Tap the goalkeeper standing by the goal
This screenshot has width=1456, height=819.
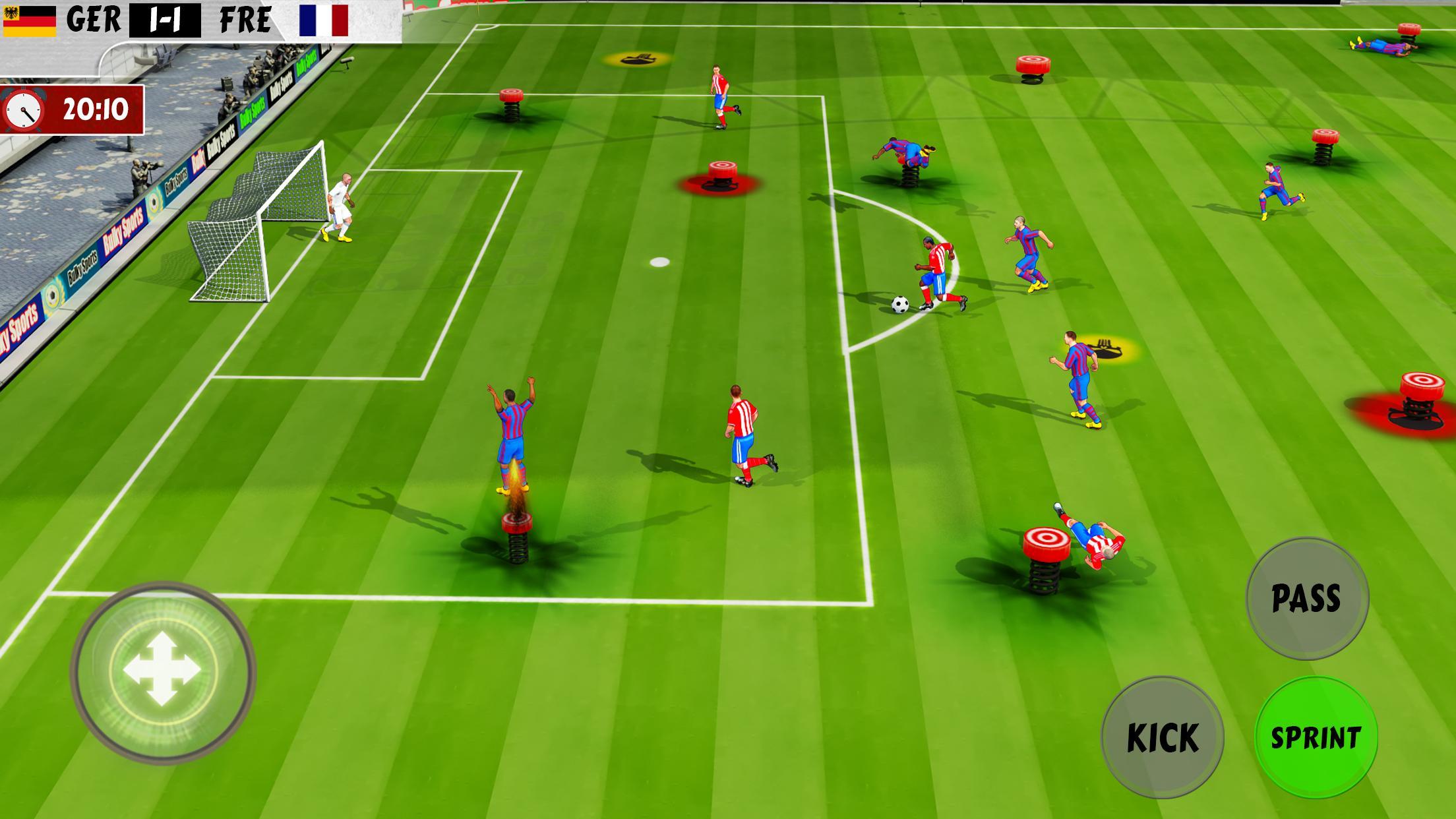tap(342, 204)
